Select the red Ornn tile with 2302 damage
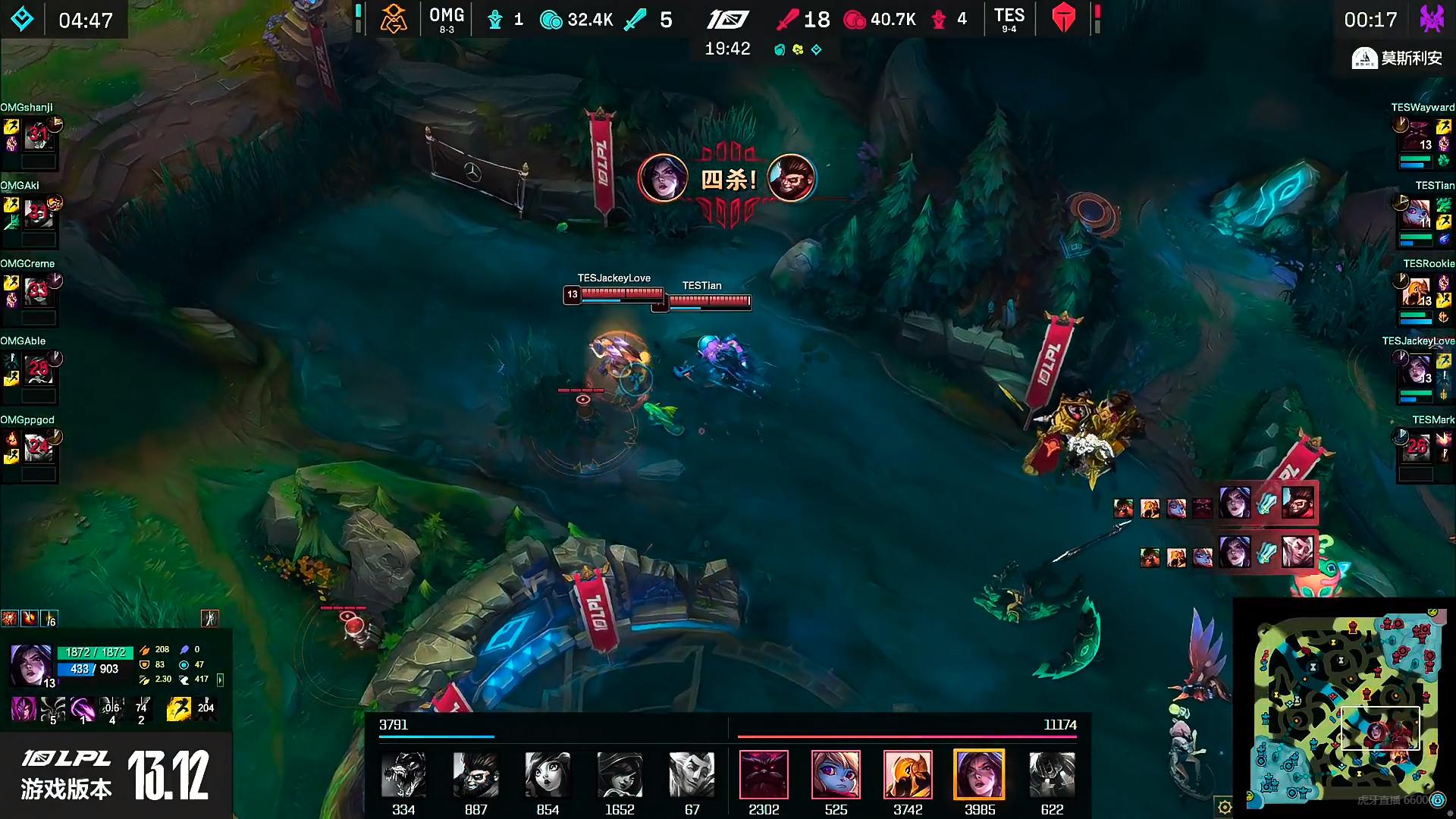This screenshot has height=819, width=1456. [x=764, y=775]
